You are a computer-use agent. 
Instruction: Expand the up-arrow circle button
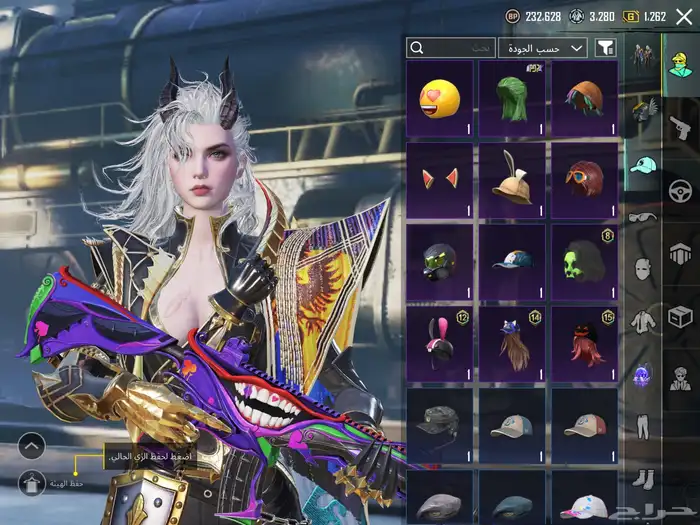(32, 445)
